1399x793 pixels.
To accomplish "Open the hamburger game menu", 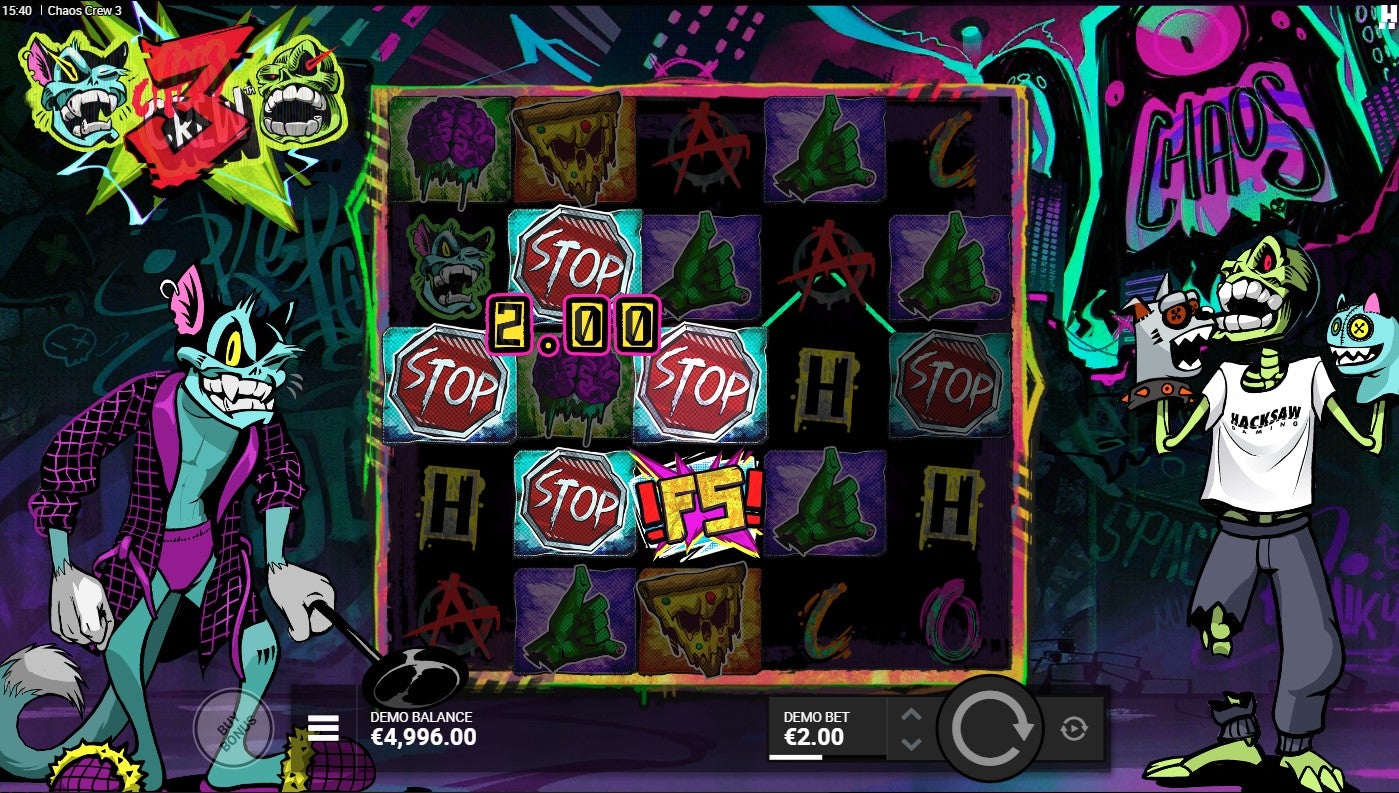I will click(x=323, y=728).
